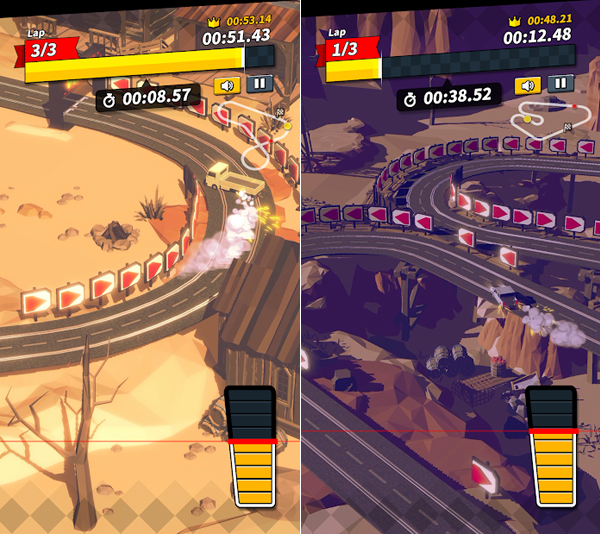Mute sound in the Lap 3/3 race

pos(228,84)
